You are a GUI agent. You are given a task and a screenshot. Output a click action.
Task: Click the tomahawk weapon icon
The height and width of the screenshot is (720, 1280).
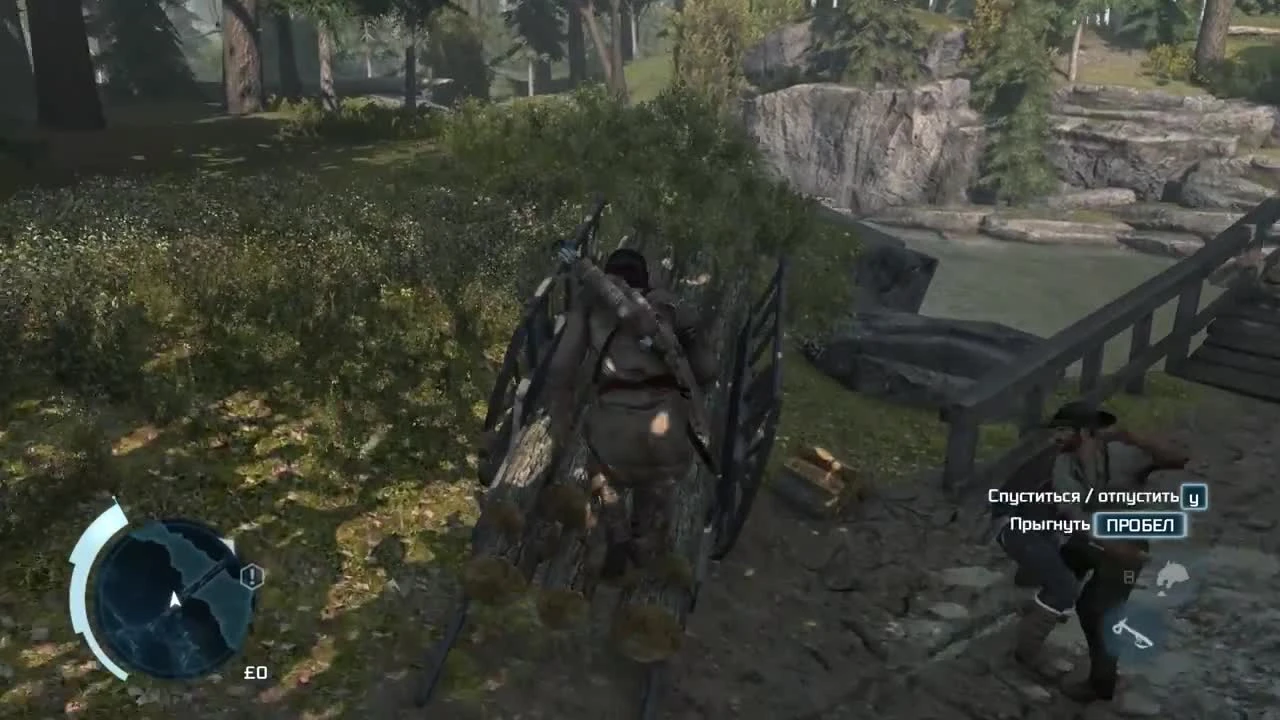(x=1133, y=633)
